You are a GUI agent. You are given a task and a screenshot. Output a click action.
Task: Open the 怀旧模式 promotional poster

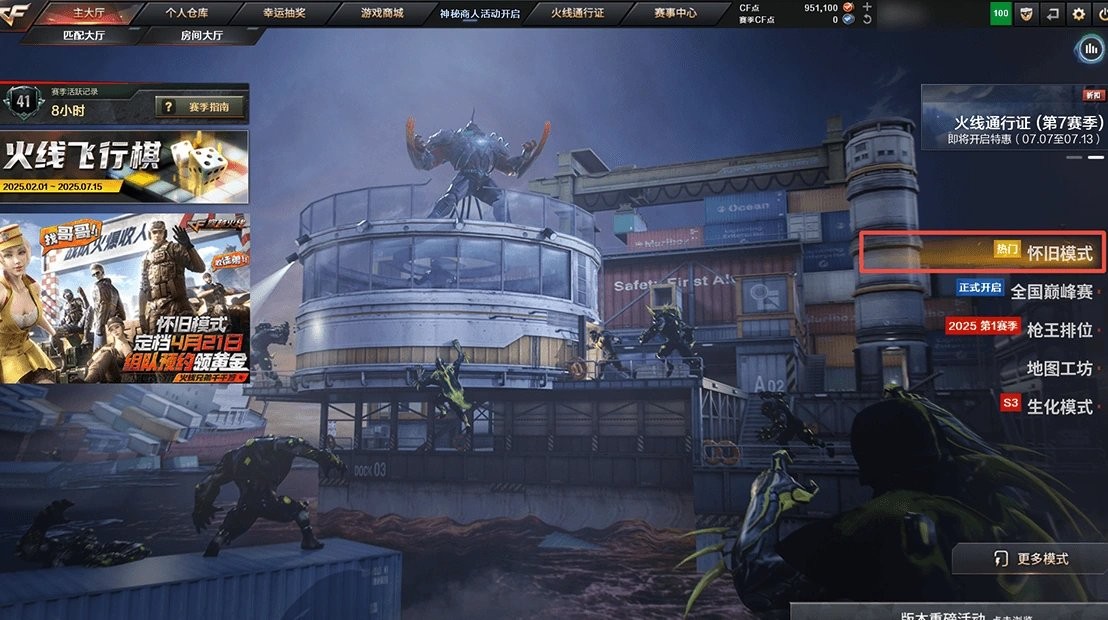pos(124,297)
